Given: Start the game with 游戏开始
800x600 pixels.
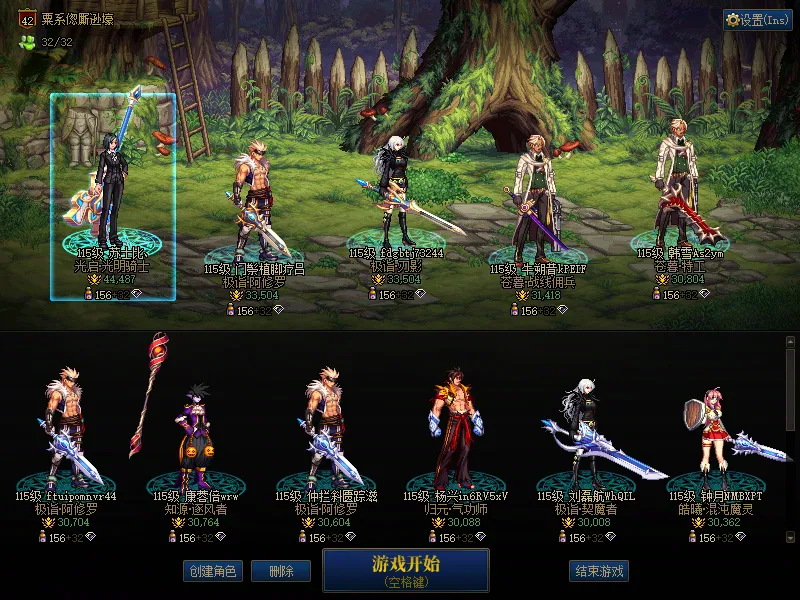Looking at the screenshot, I should pos(405,570).
